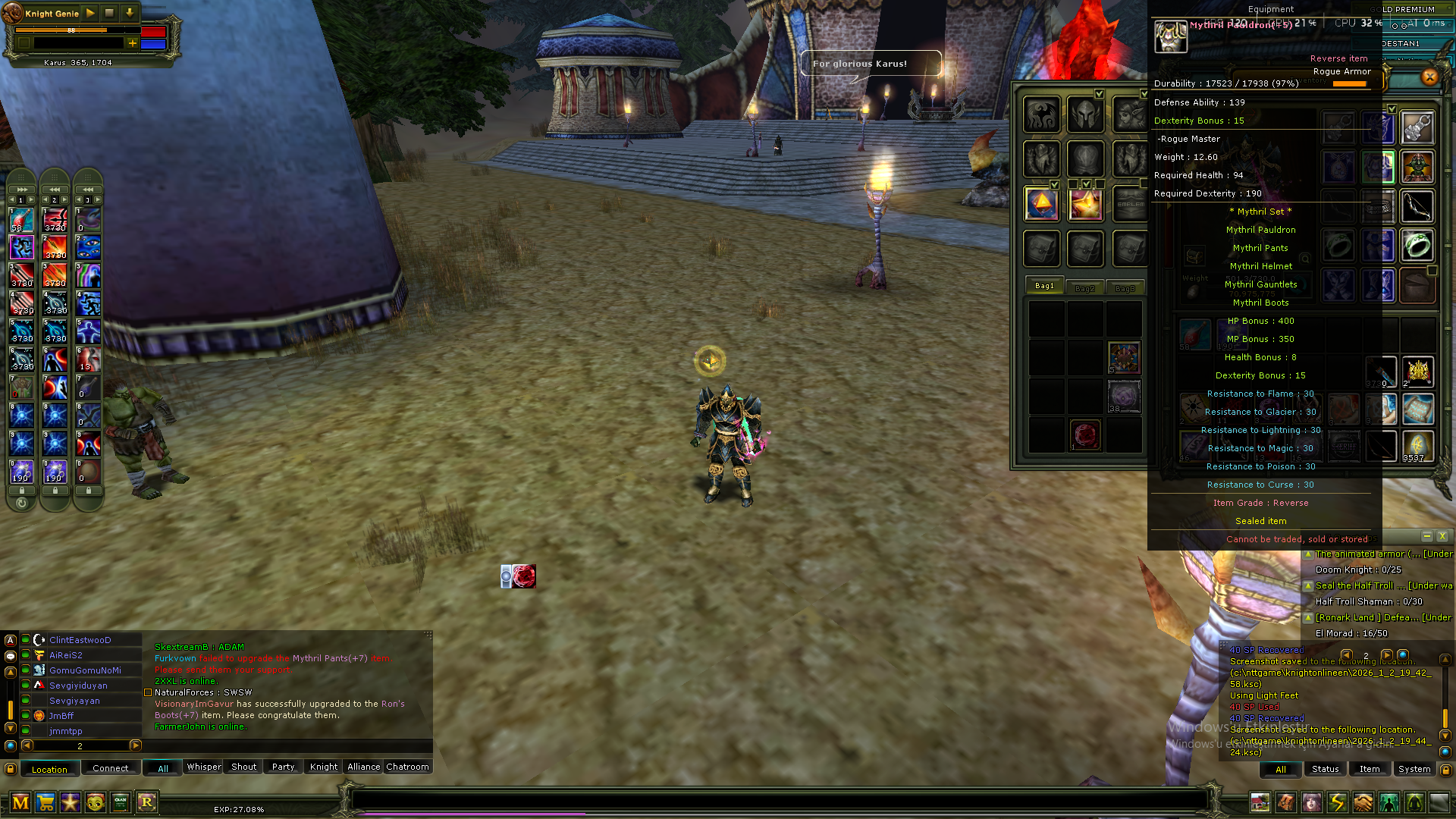Switch to the Bag1 tab
Image resolution: width=1456 pixels, height=819 pixels.
(1044, 286)
